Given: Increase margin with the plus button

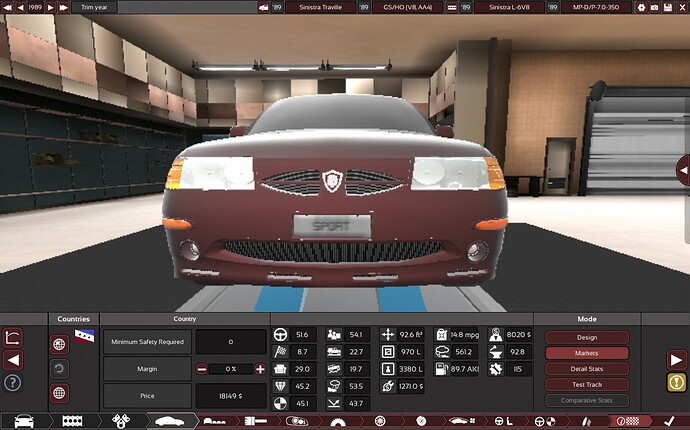Looking at the screenshot, I should point(261,369).
